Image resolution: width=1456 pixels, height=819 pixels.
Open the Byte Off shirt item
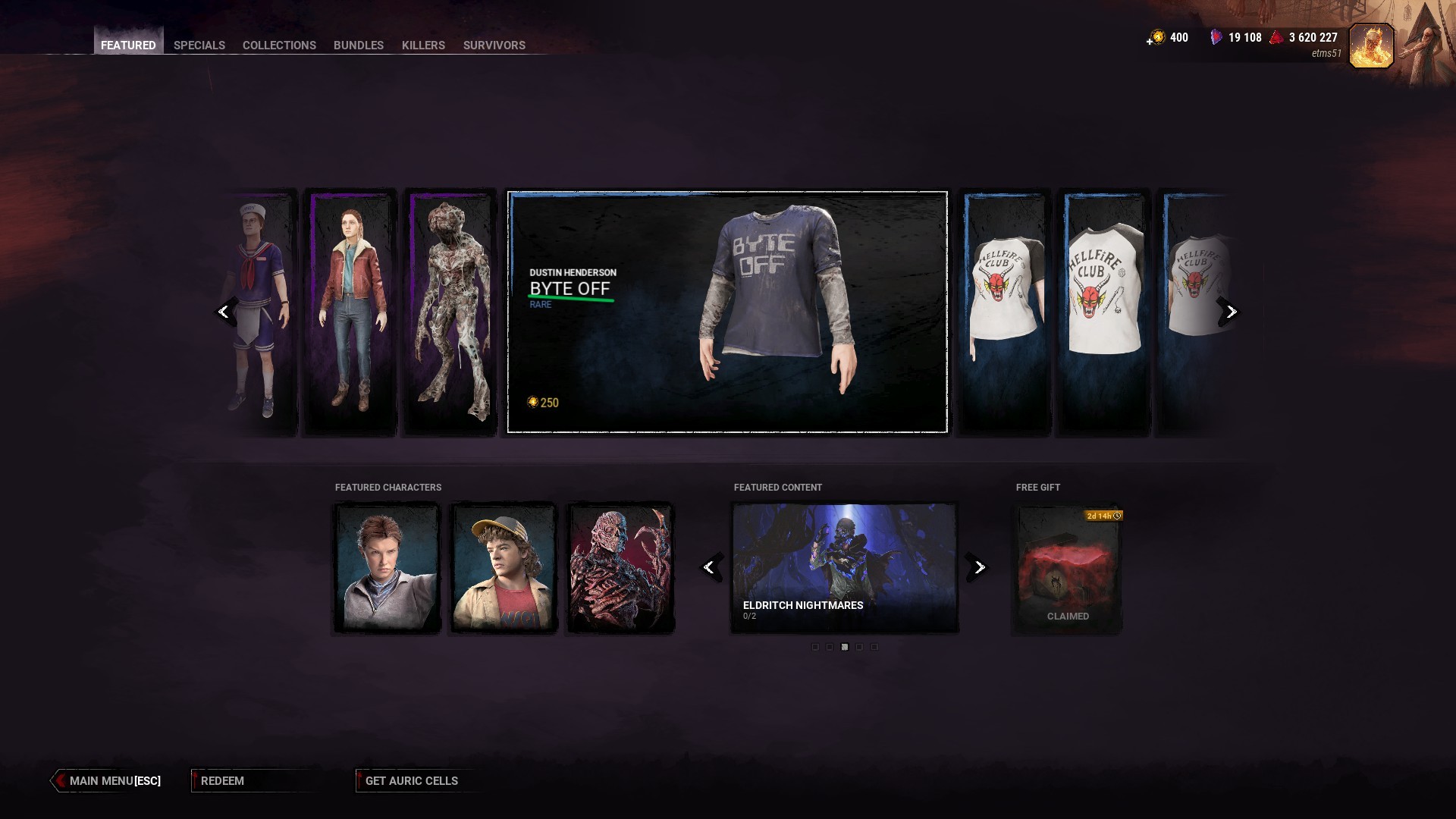coord(726,312)
